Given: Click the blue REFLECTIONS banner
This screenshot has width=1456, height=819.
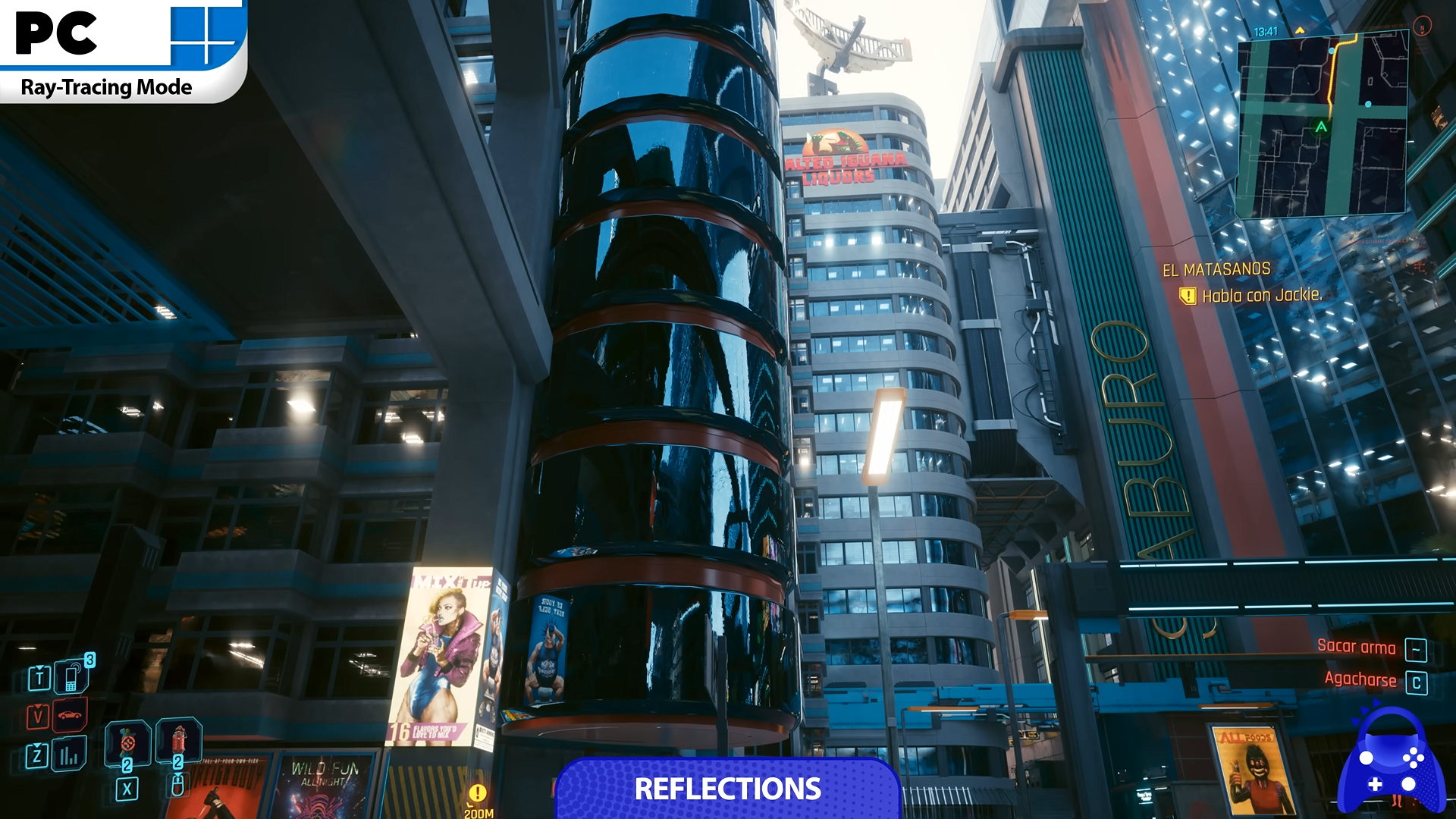Looking at the screenshot, I should [727, 789].
